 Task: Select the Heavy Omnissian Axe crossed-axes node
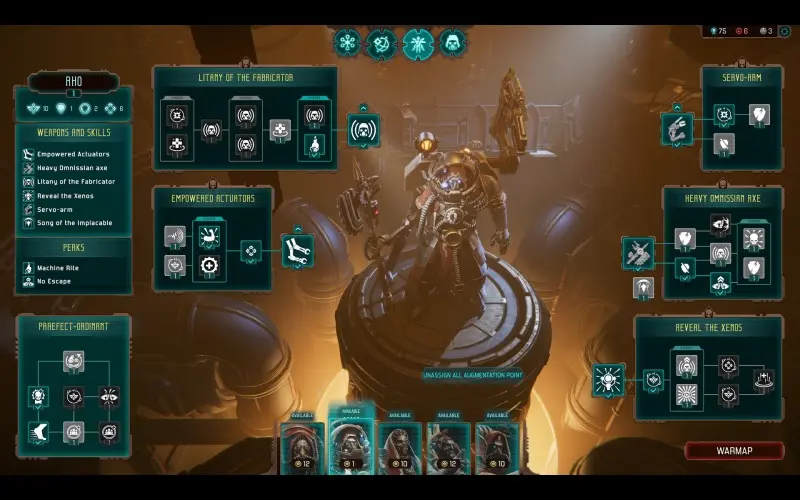click(x=637, y=252)
